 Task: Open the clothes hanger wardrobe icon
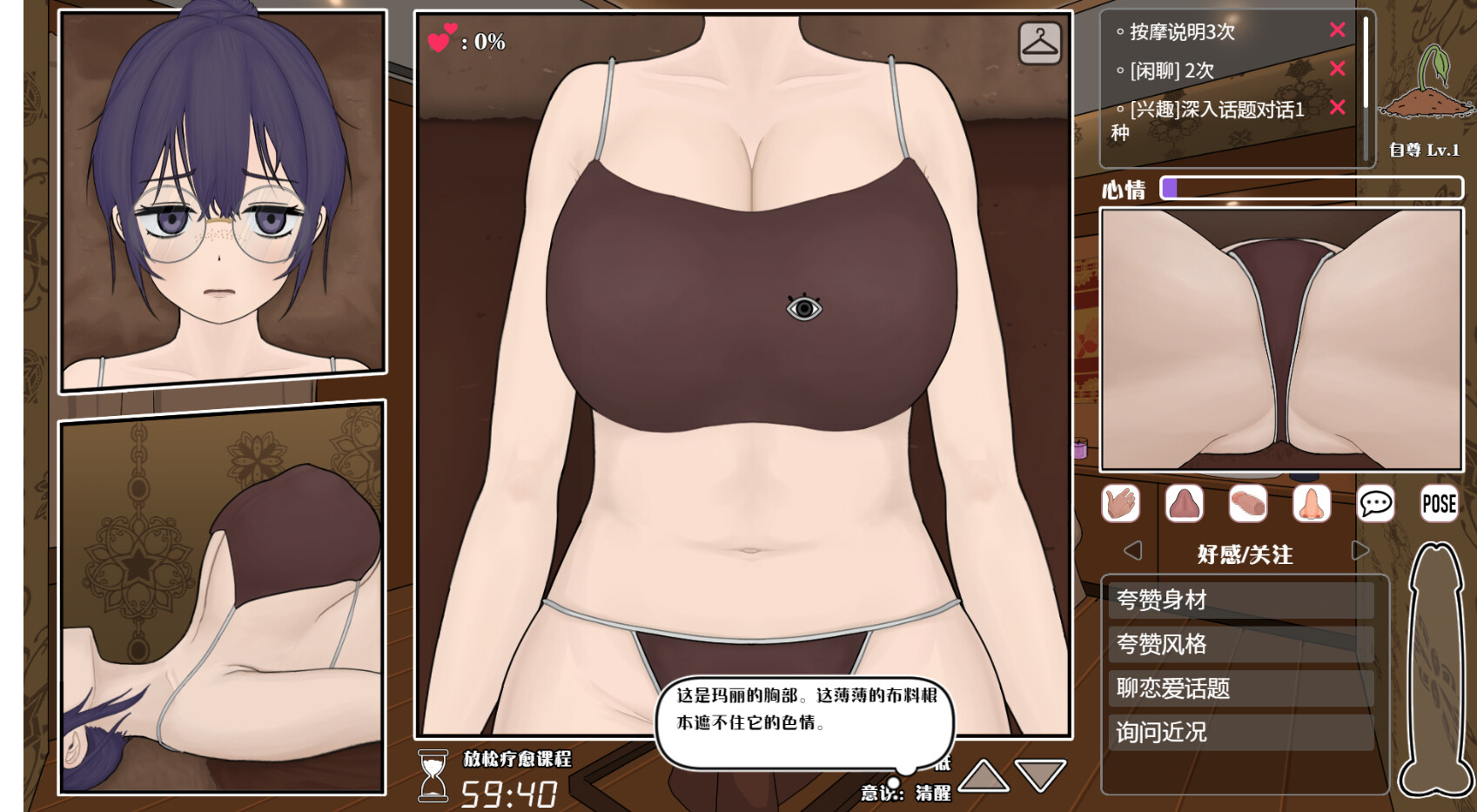[1040, 43]
